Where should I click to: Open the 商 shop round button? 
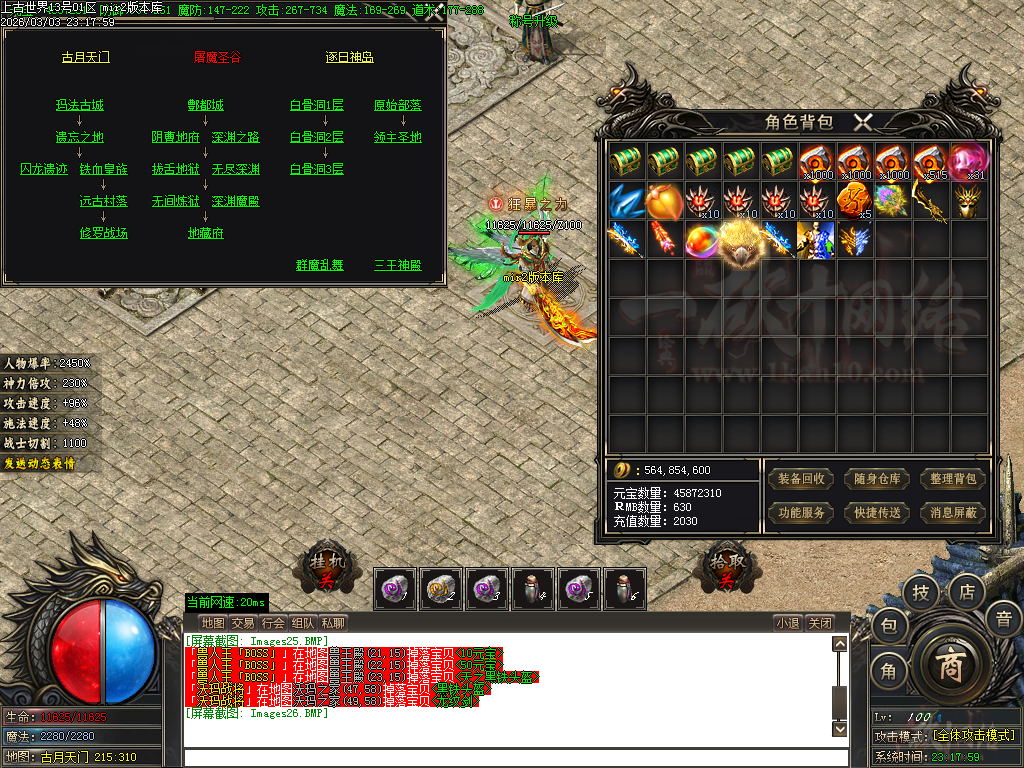click(x=948, y=667)
